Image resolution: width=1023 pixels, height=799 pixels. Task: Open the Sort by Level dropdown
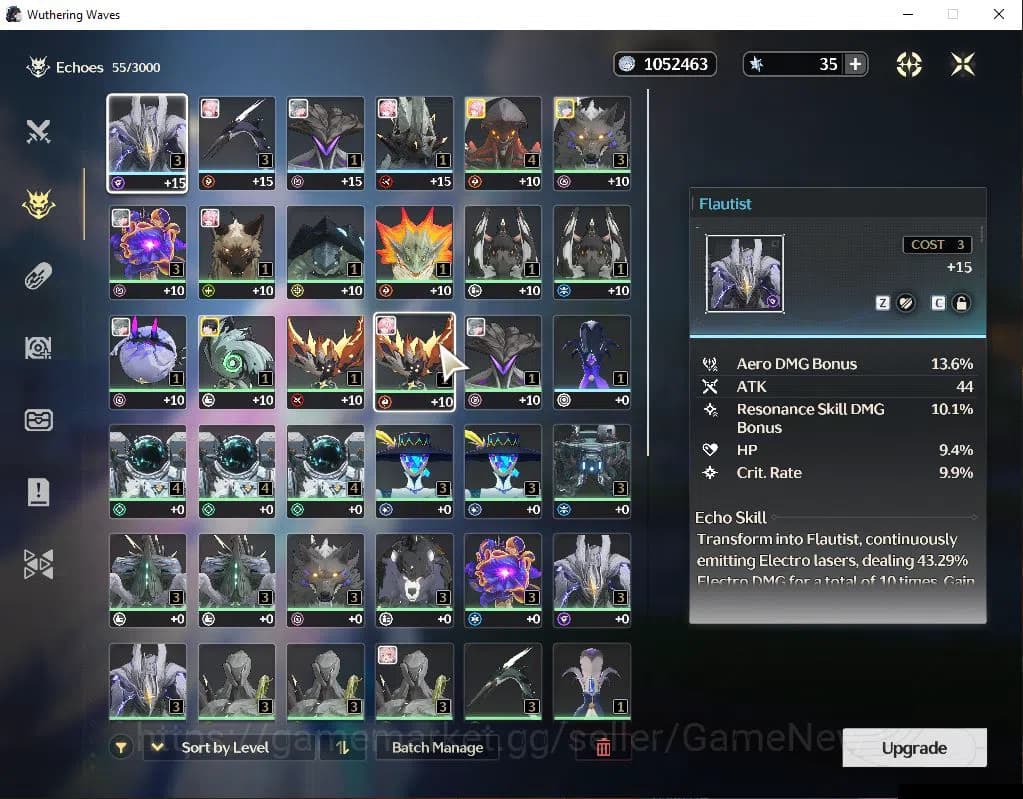point(225,747)
